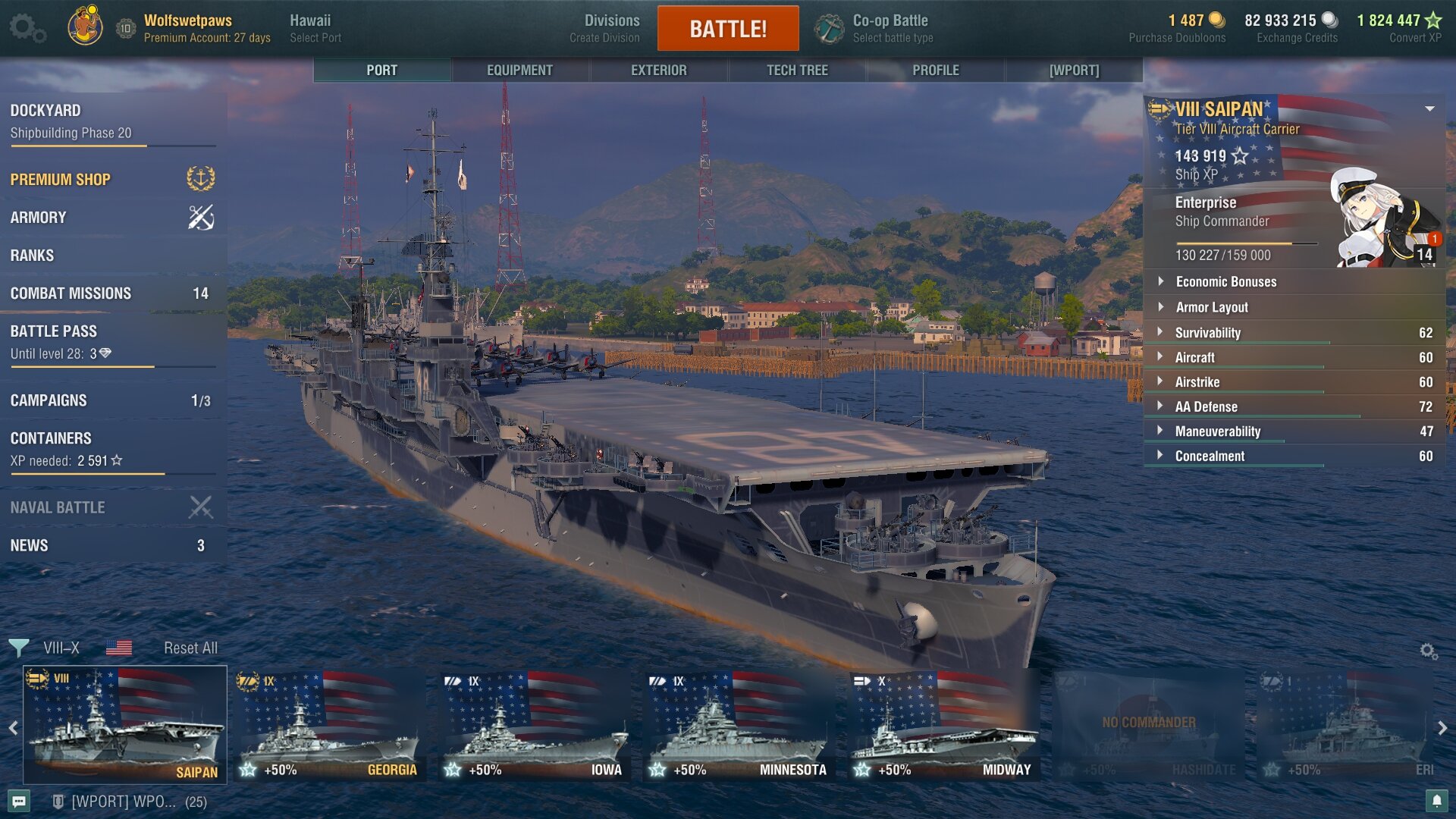This screenshot has height=819, width=1456.
Task: Reset all carousel filters
Action: point(190,648)
